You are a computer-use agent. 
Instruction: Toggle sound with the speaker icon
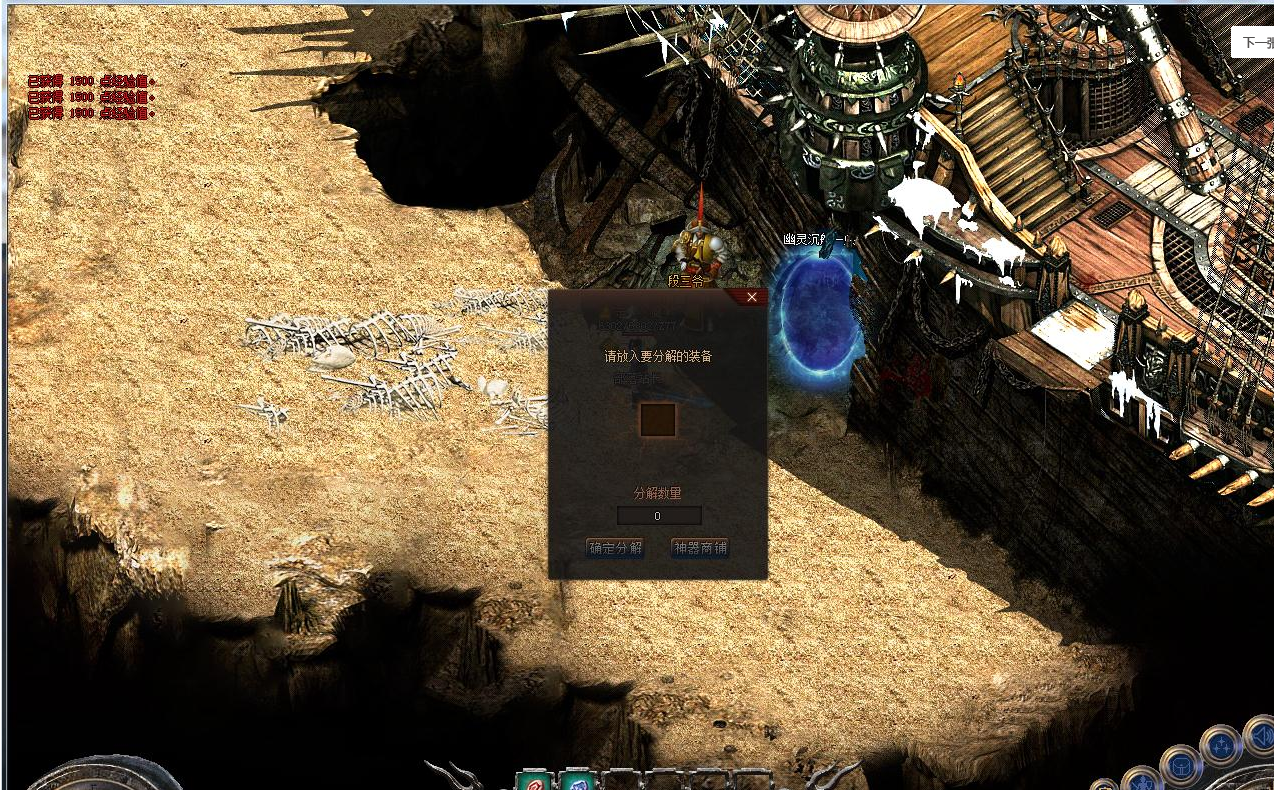pyautogui.click(x=1261, y=738)
